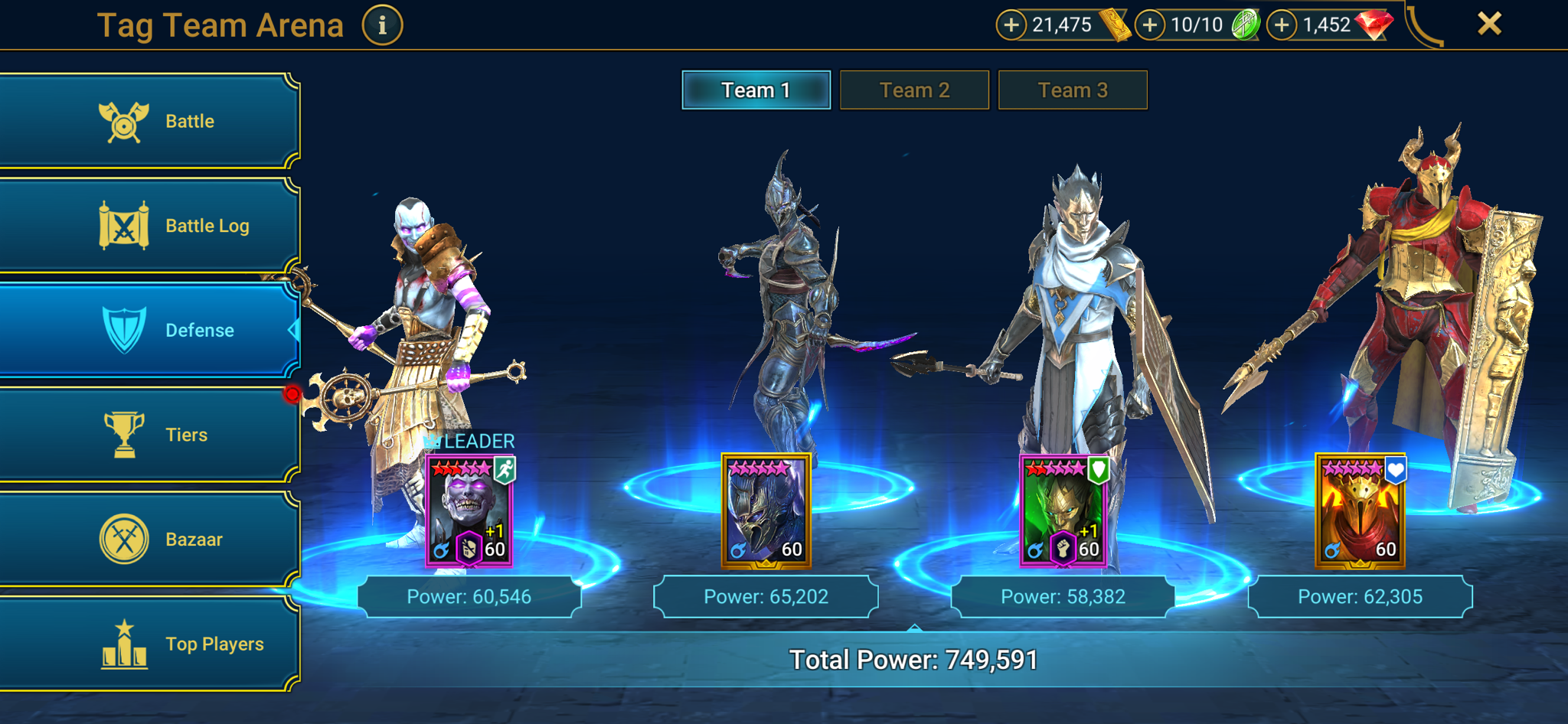
Task: Switch to the Team 3 tab
Action: click(1073, 90)
